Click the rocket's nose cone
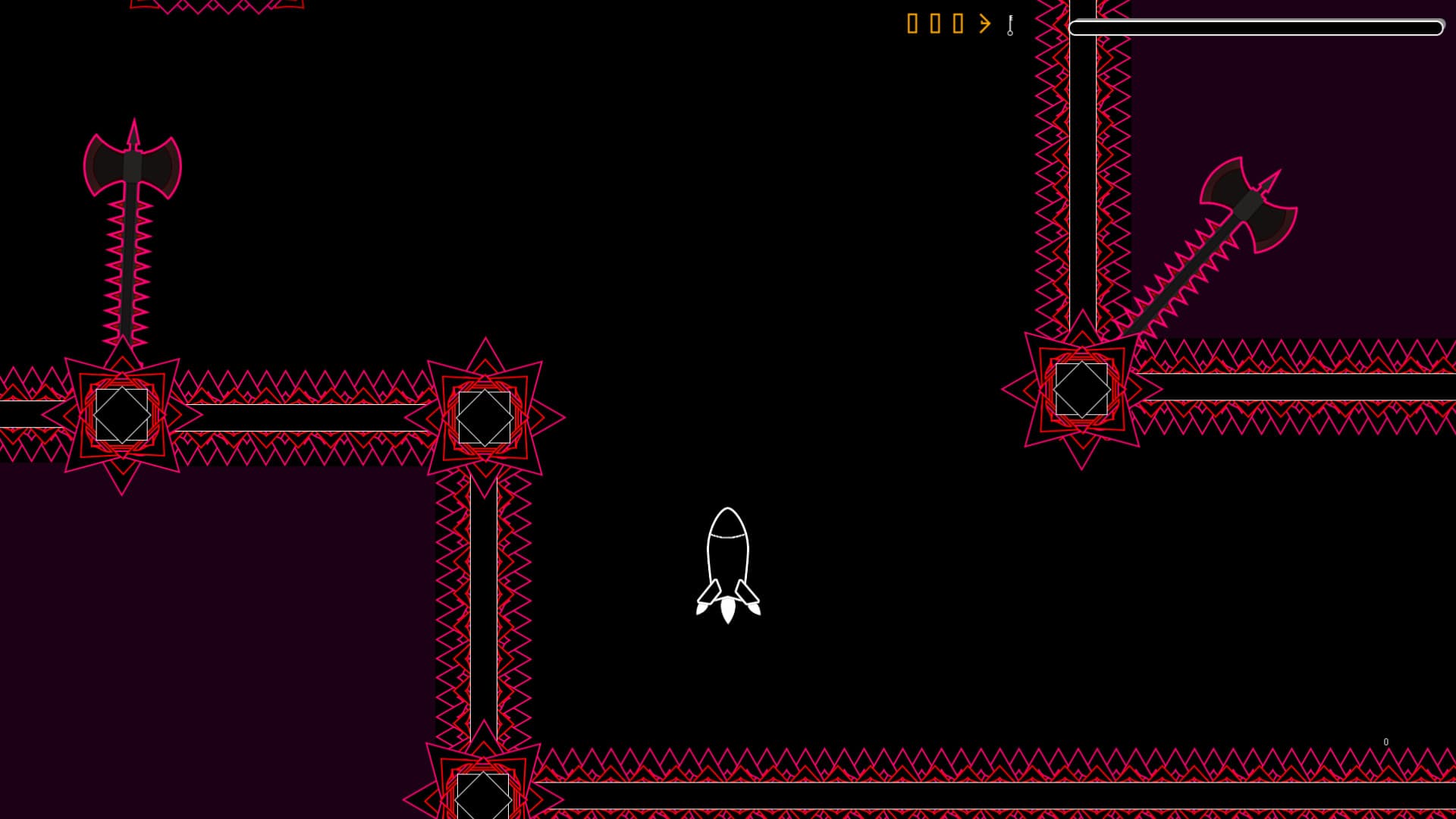1456x819 pixels. 727,519
